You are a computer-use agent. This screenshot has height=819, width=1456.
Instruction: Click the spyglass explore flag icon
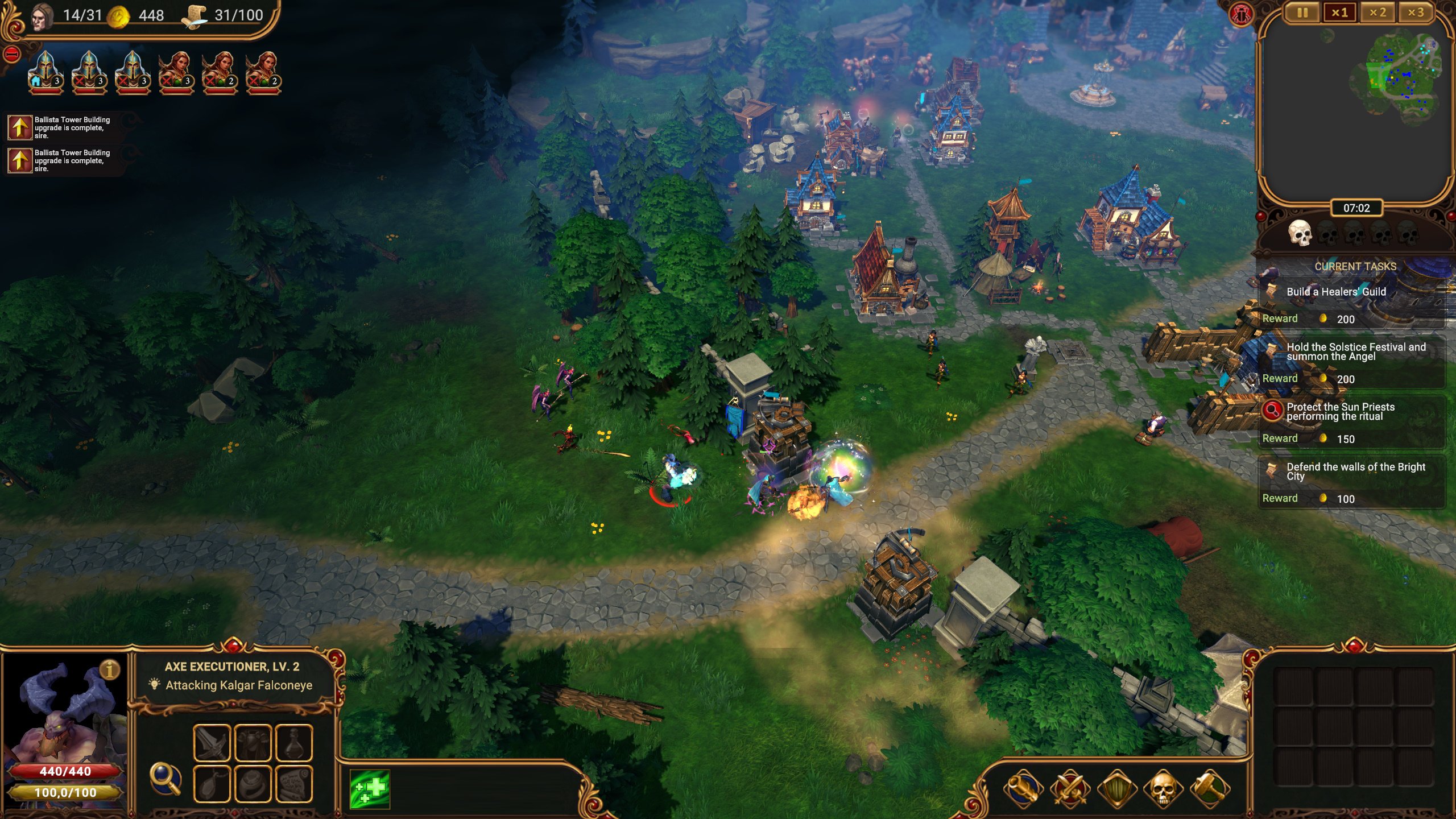(1023, 789)
